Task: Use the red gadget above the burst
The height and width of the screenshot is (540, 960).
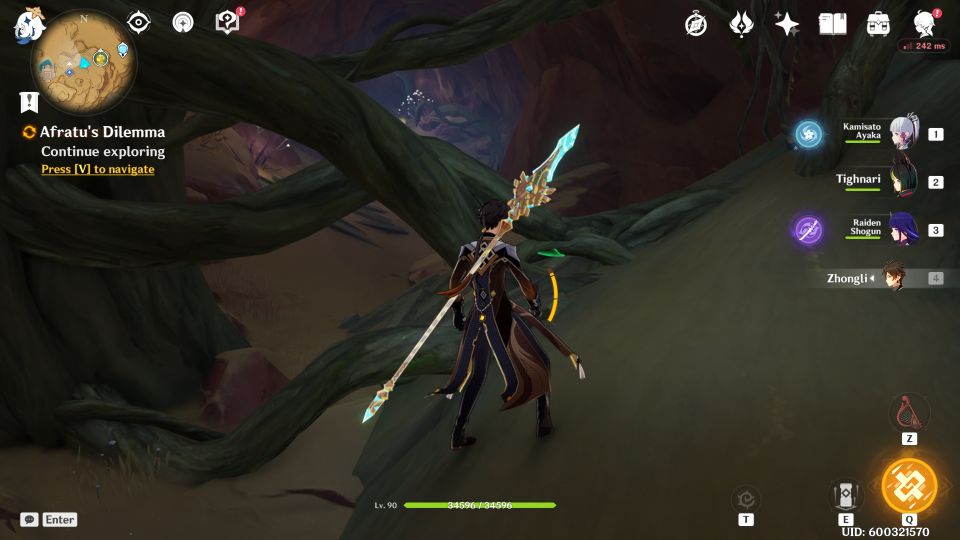Action: tap(908, 412)
